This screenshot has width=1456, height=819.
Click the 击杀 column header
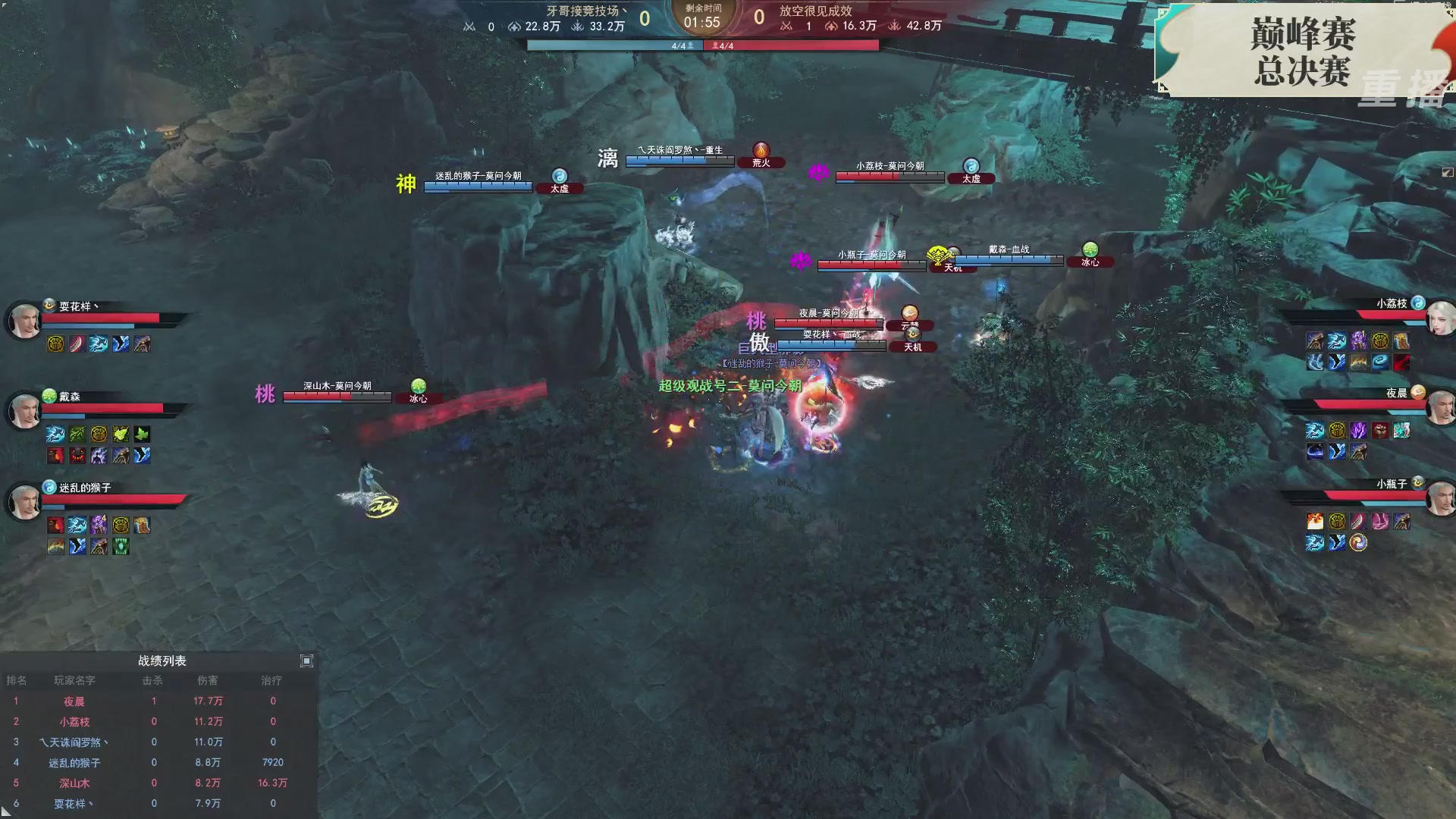point(153,680)
